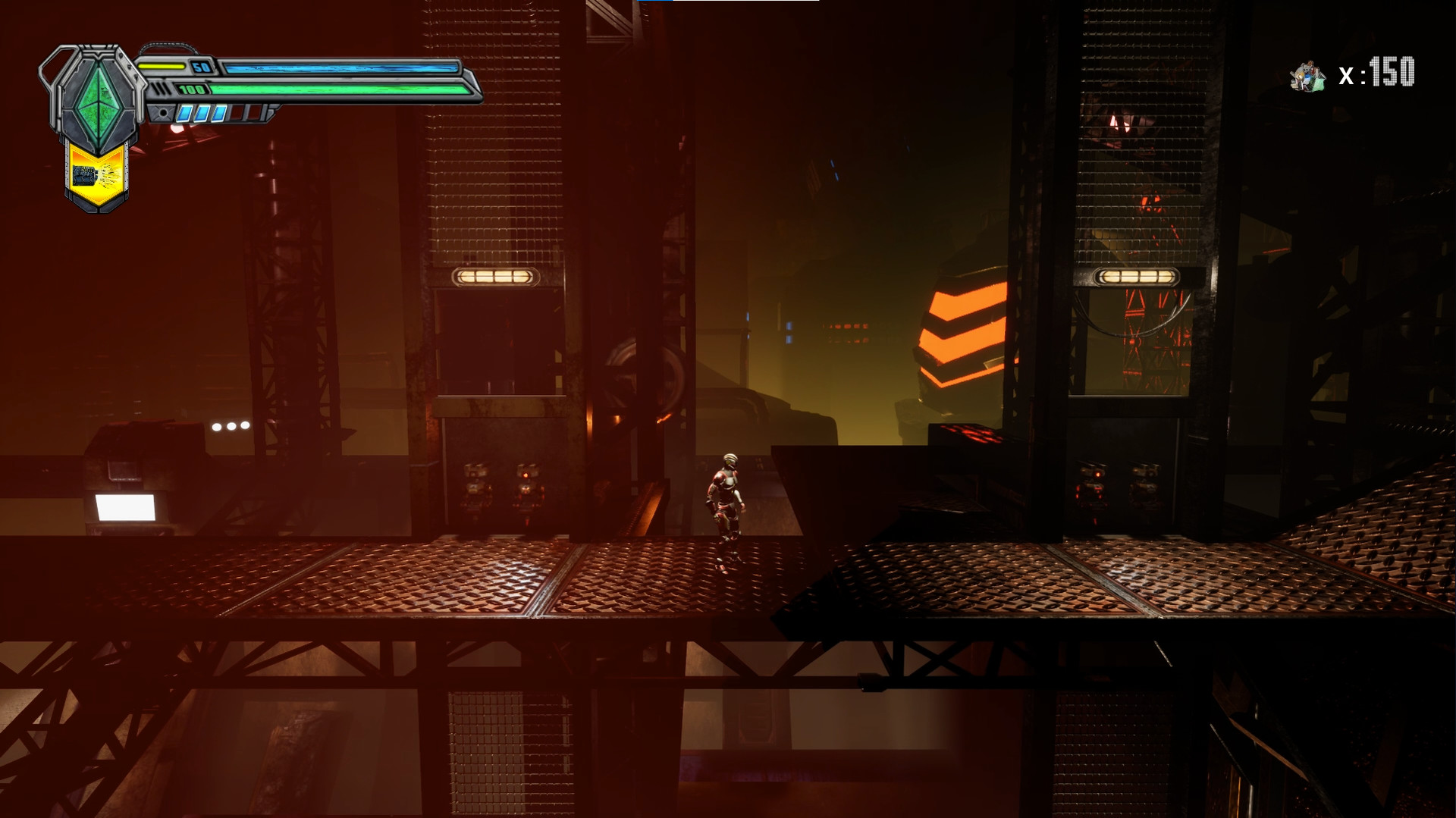
Task: Click the third blue energy cell indicator
Action: click(218, 114)
